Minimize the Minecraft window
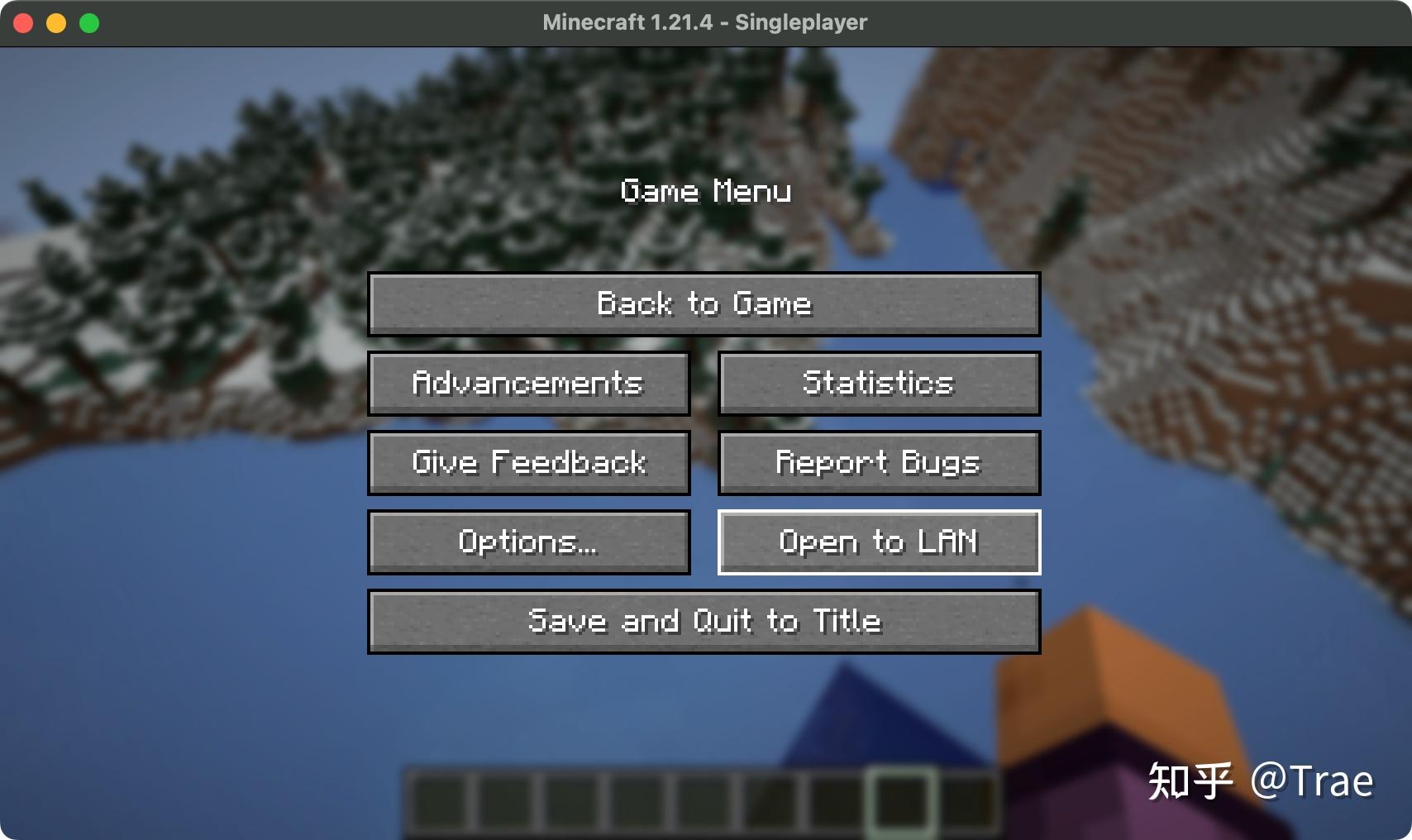1412x840 pixels. pos(55,22)
